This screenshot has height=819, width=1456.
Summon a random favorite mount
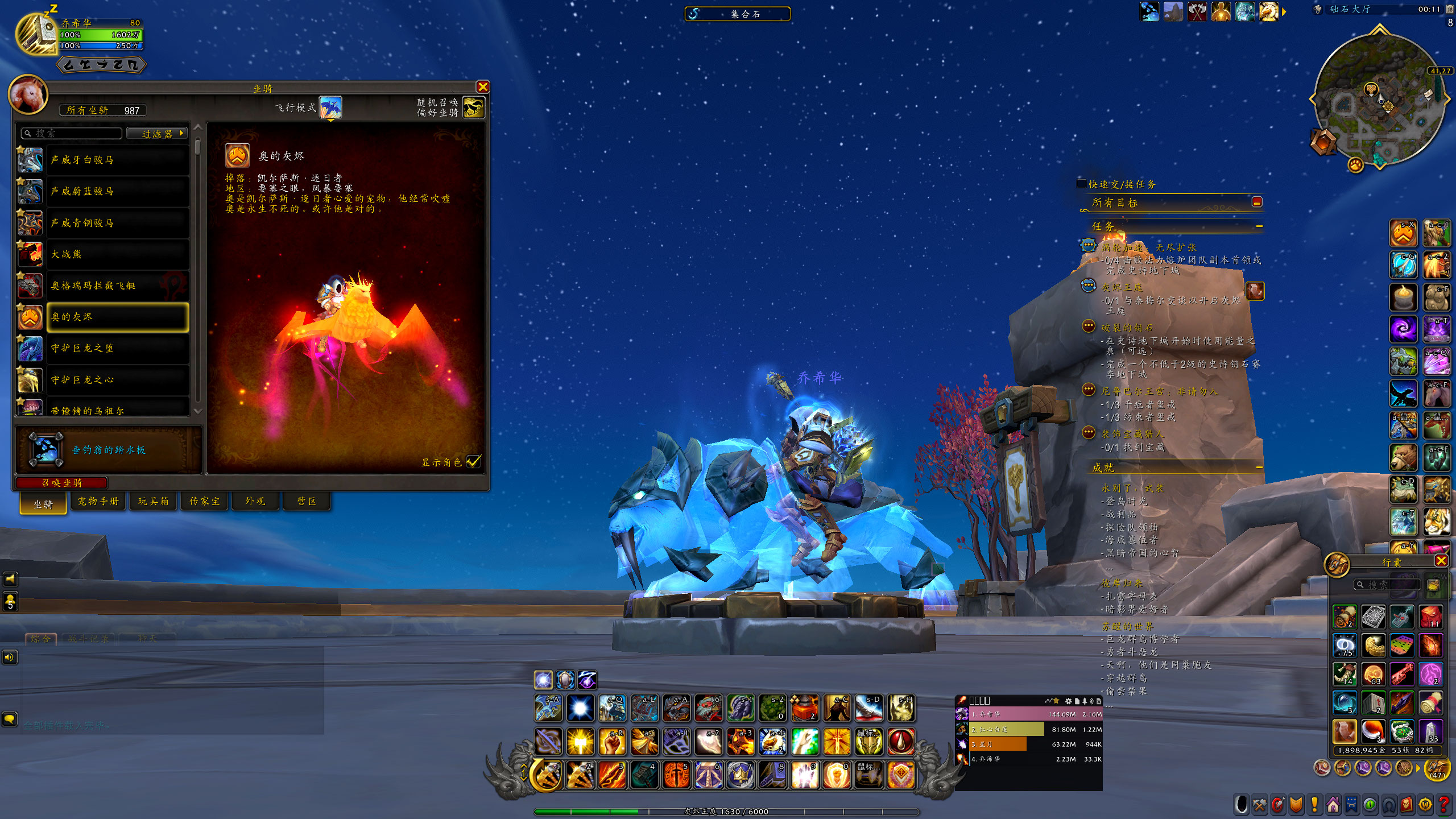(473, 107)
